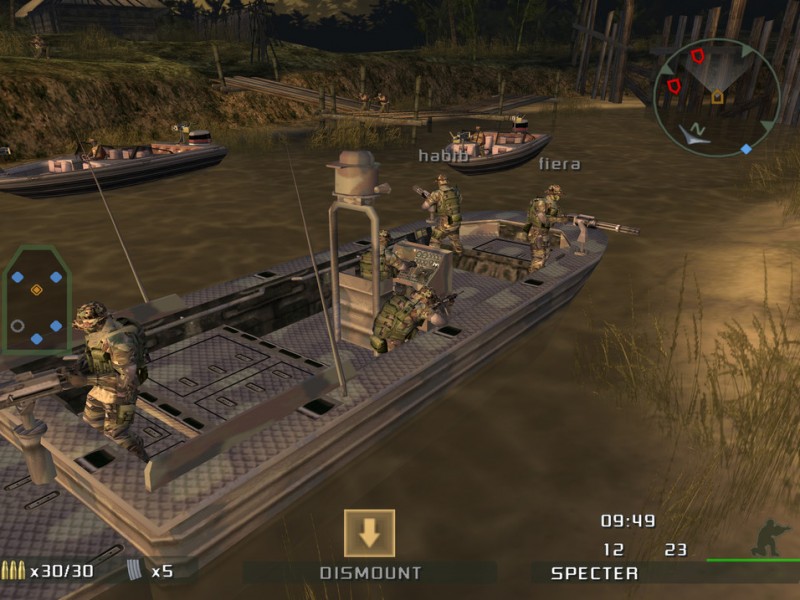Image resolution: width=800 pixels, height=600 pixels.
Task: Click the fiera player name tag
Action: (x=559, y=164)
